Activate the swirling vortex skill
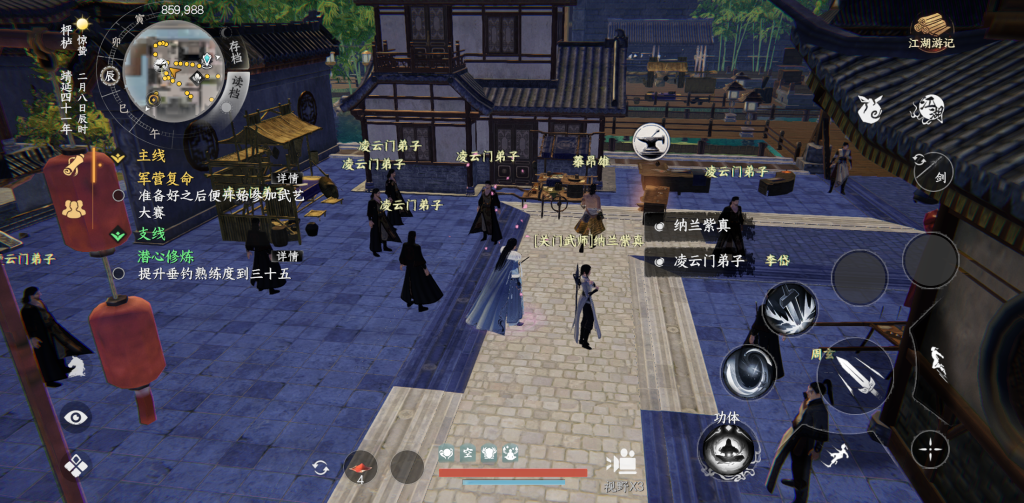Image resolution: width=1024 pixels, height=503 pixels. click(x=748, y=372)
